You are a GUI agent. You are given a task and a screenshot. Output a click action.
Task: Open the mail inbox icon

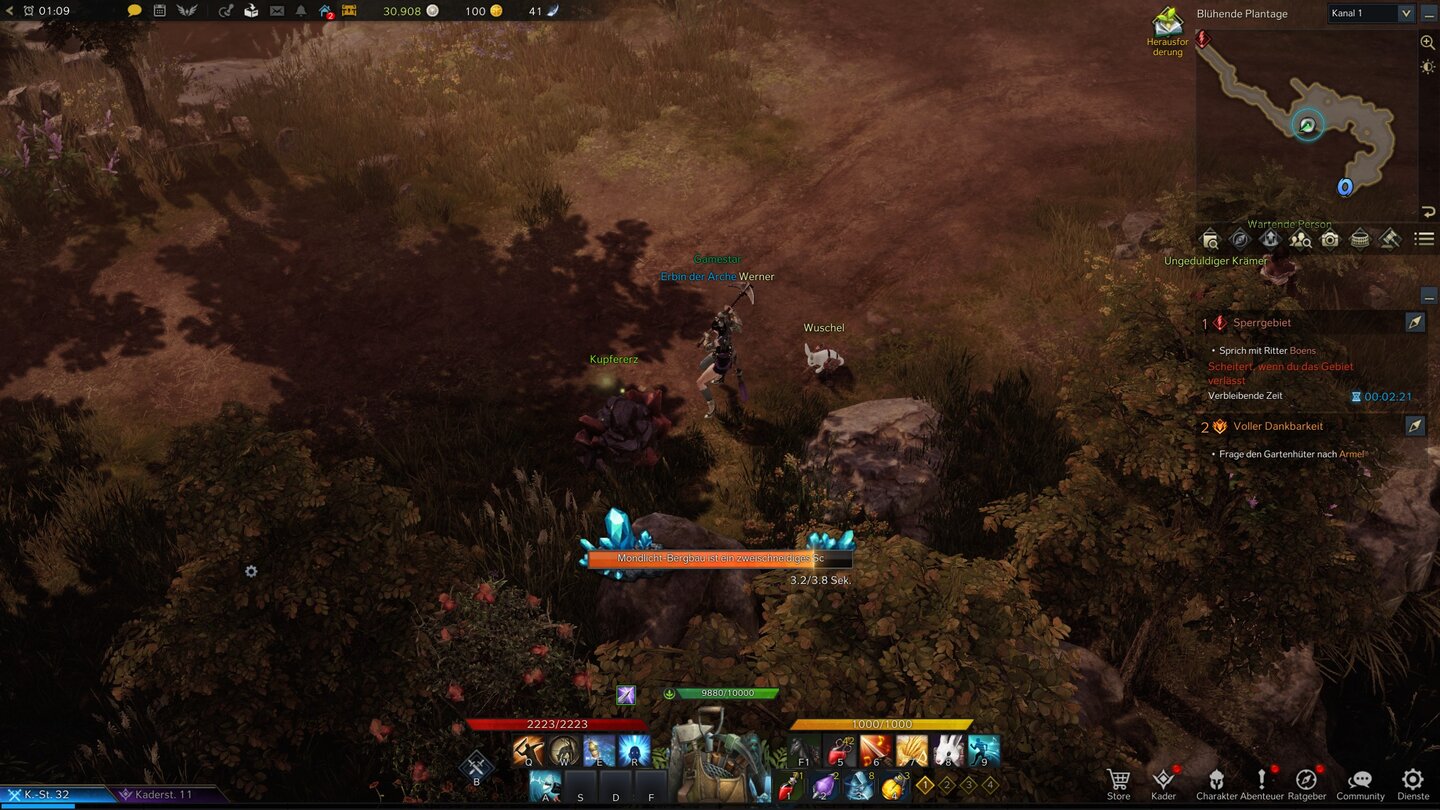click(x=276, y=13)
